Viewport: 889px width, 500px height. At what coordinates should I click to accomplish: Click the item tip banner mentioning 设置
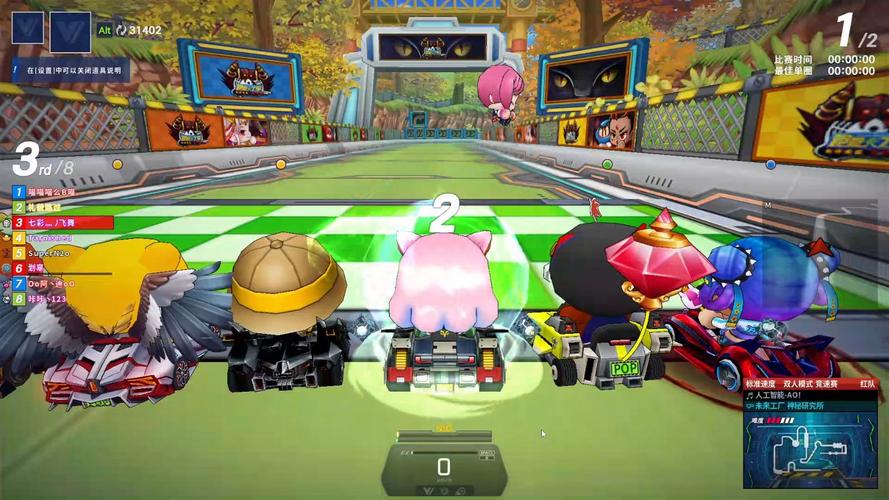72,71
